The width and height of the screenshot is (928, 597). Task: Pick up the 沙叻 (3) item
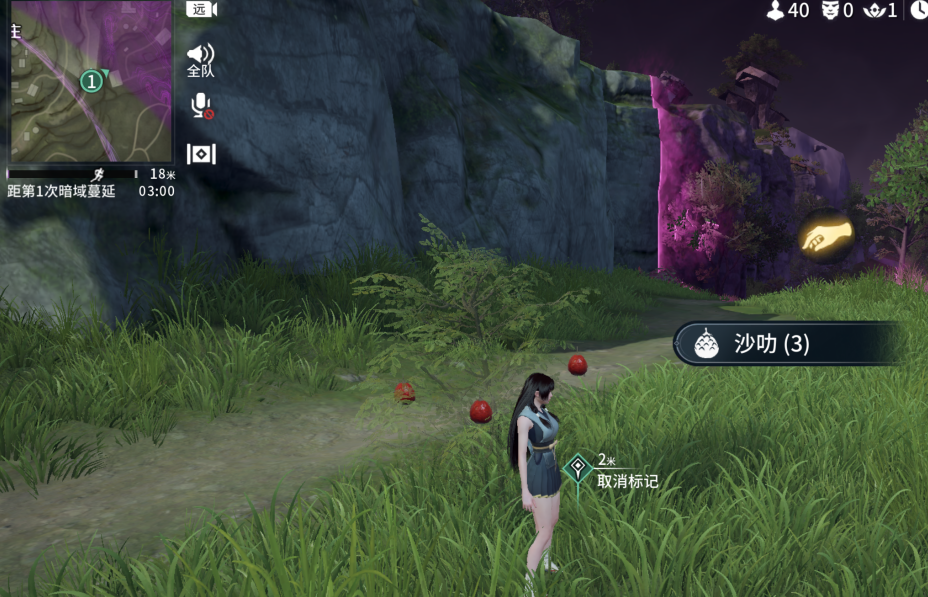coord(788,344)
